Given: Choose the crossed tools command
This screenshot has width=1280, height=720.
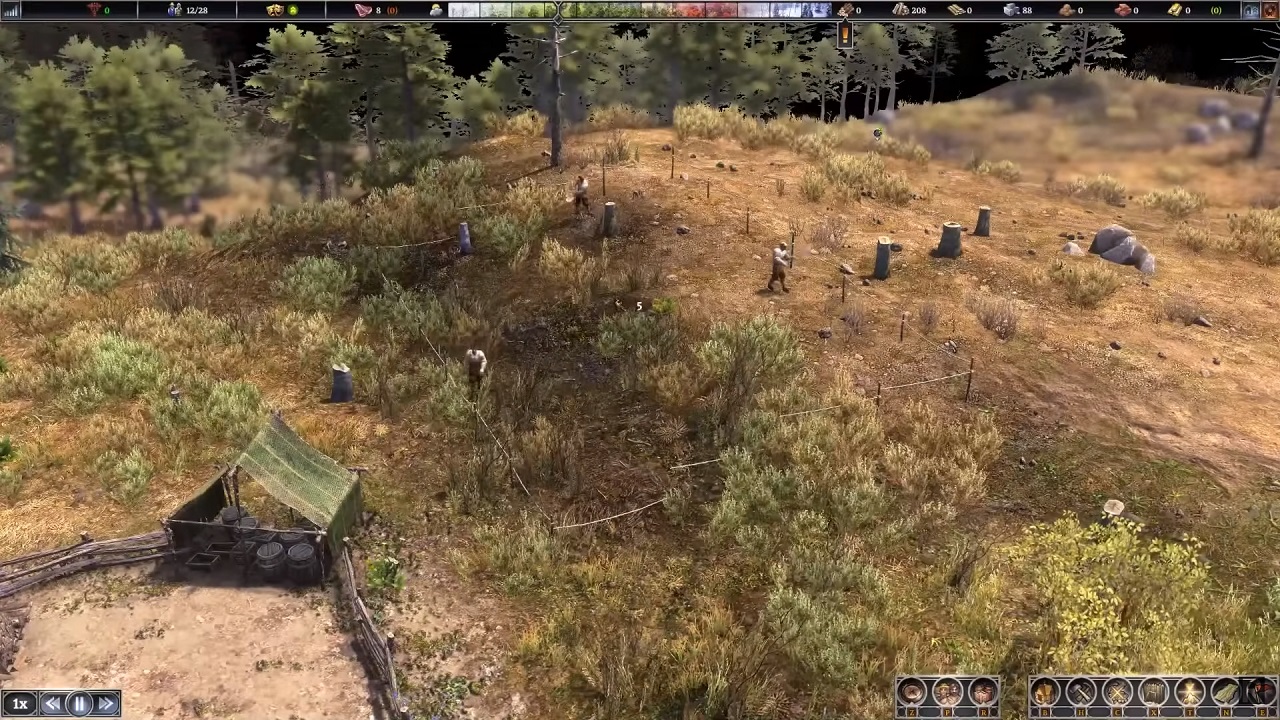Looking at the screenshot, I should 1117,692.
